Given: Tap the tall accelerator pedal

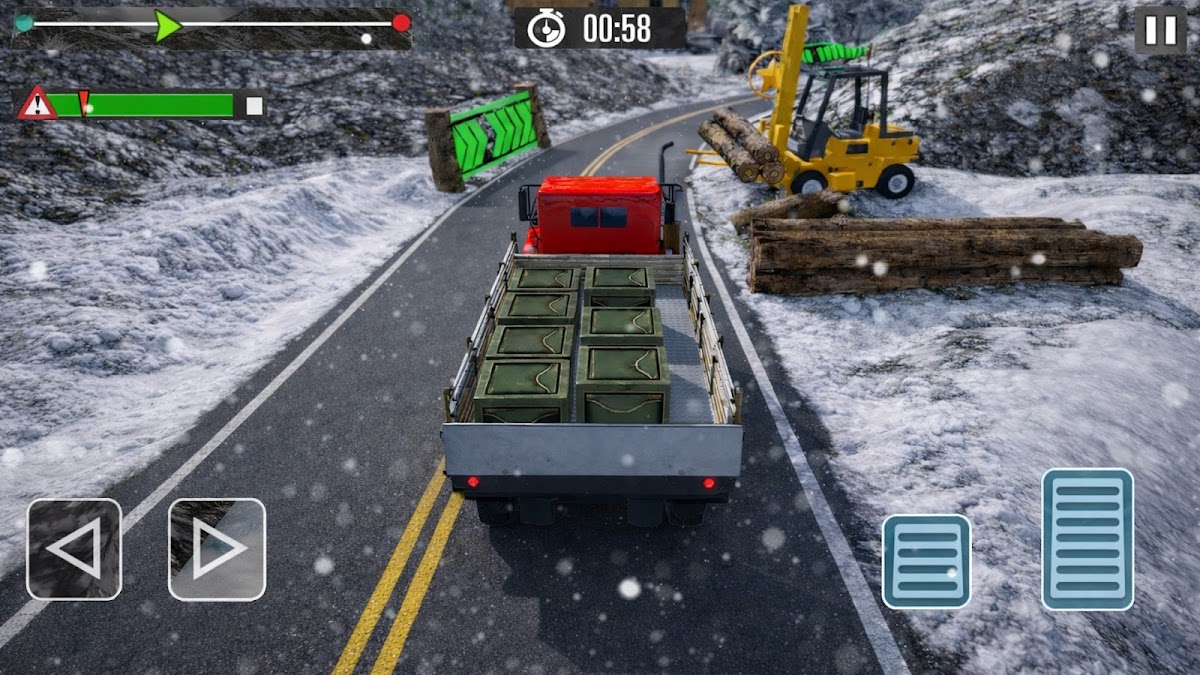Looking at the screenshot, I should click(1087, 539).
